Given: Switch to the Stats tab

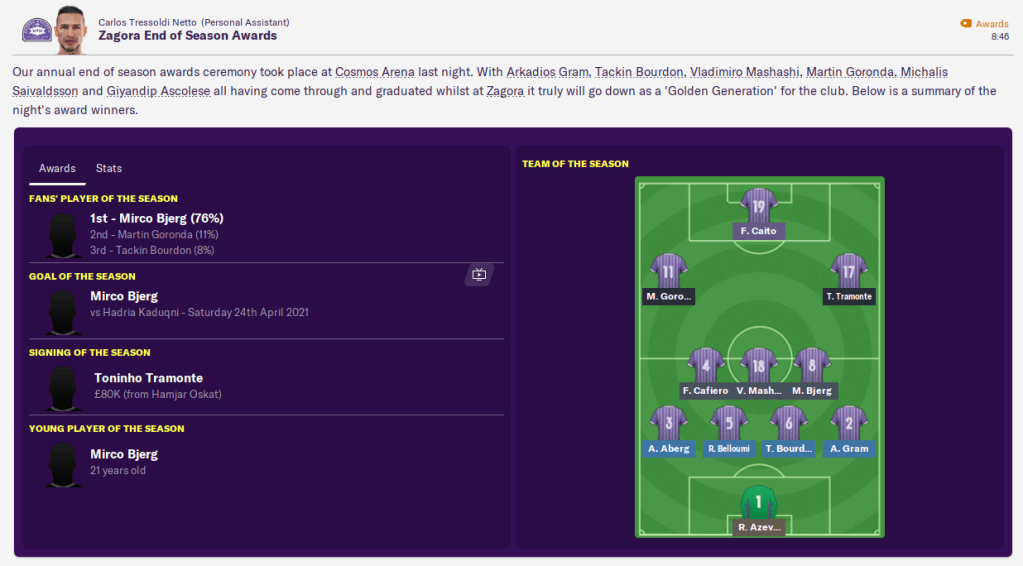Looking at the screenshot, I should (x=109, y=168).
